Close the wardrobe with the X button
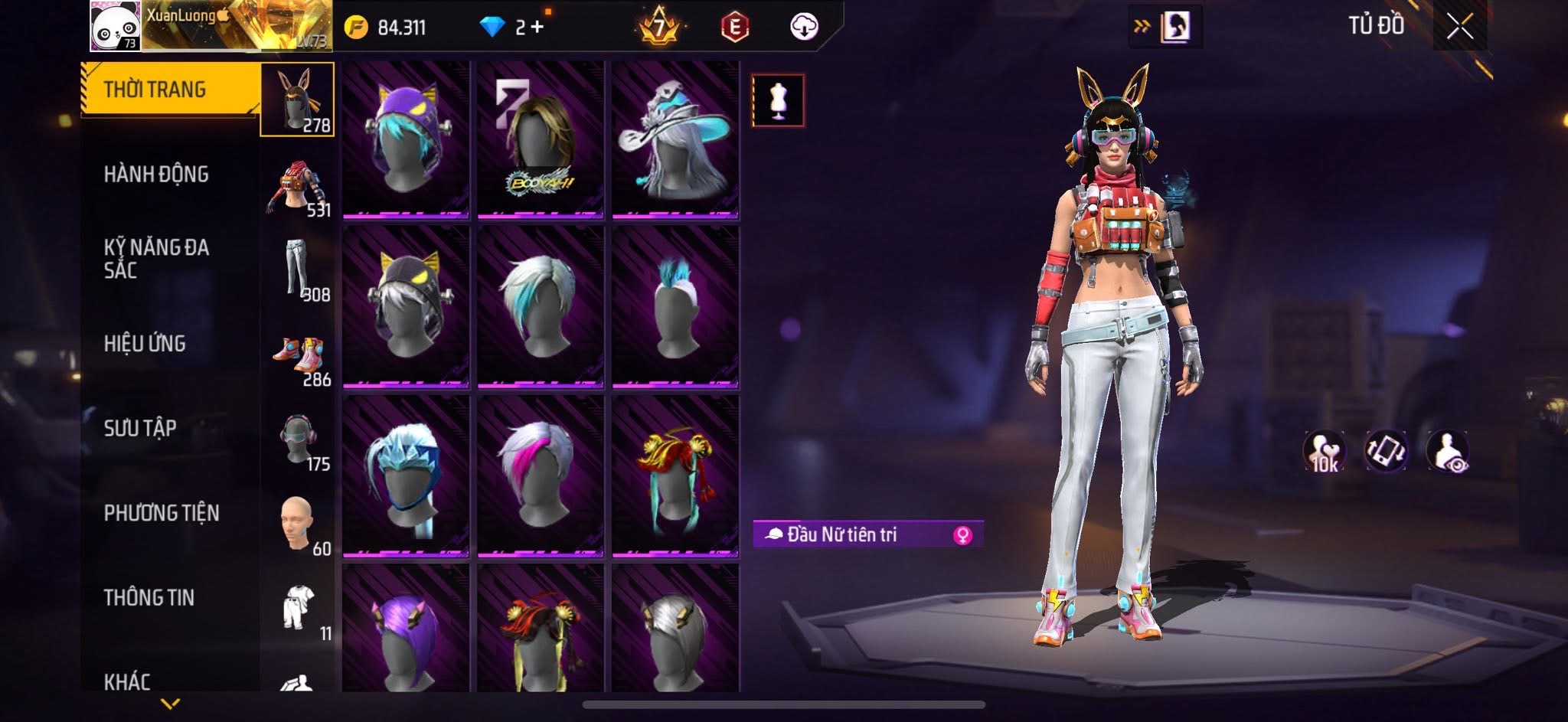 point(1459,27)
